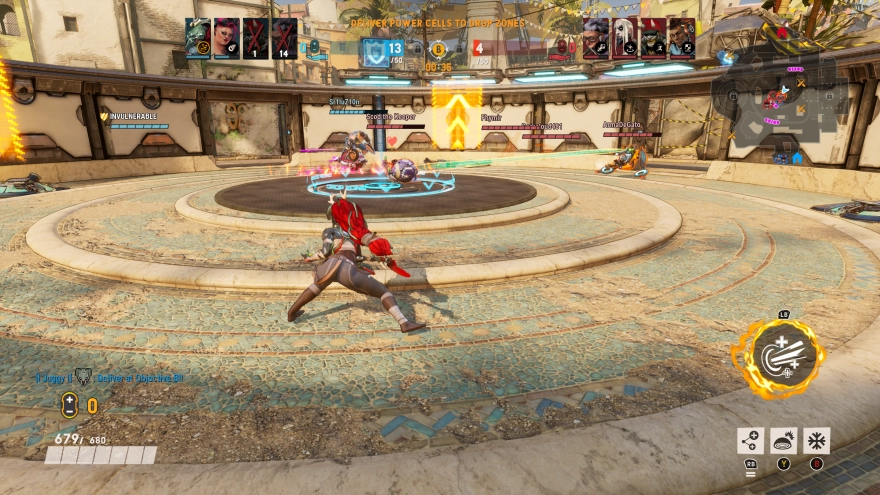This screenshot has width=880, height=495.
Task: Trigger the ground slam ability icon
Action: [783, 440]
